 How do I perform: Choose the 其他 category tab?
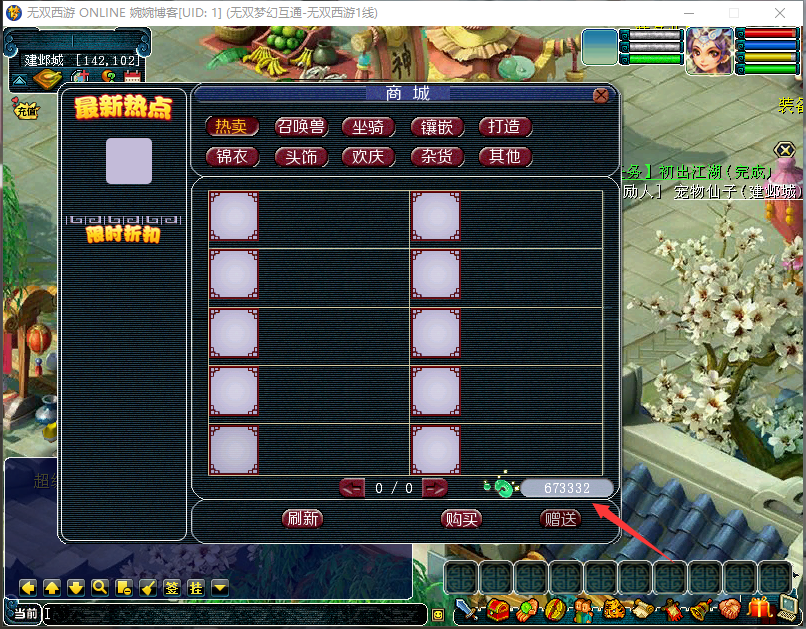[505, 157]
